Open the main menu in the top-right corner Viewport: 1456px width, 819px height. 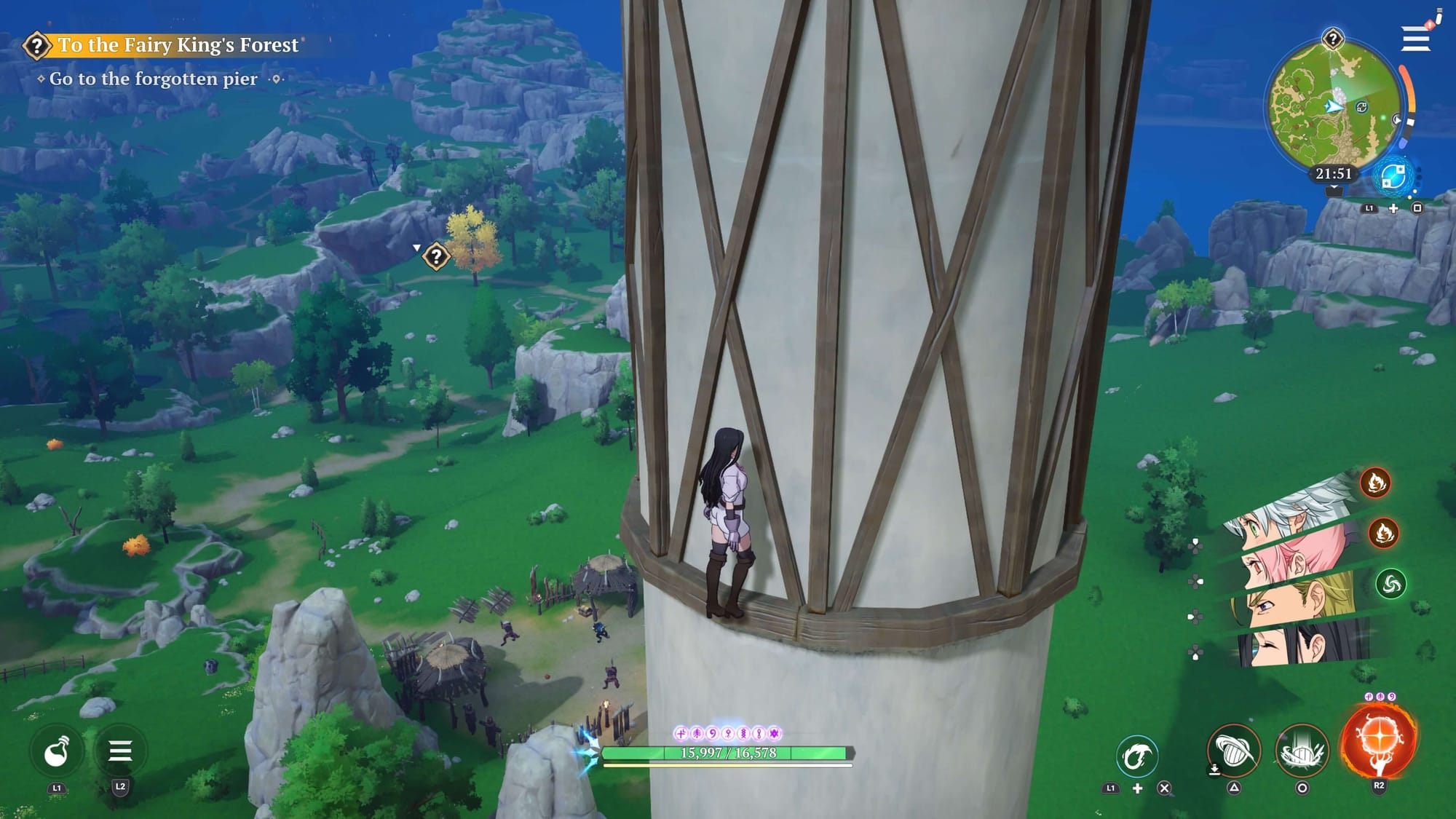pos(1415,39)
